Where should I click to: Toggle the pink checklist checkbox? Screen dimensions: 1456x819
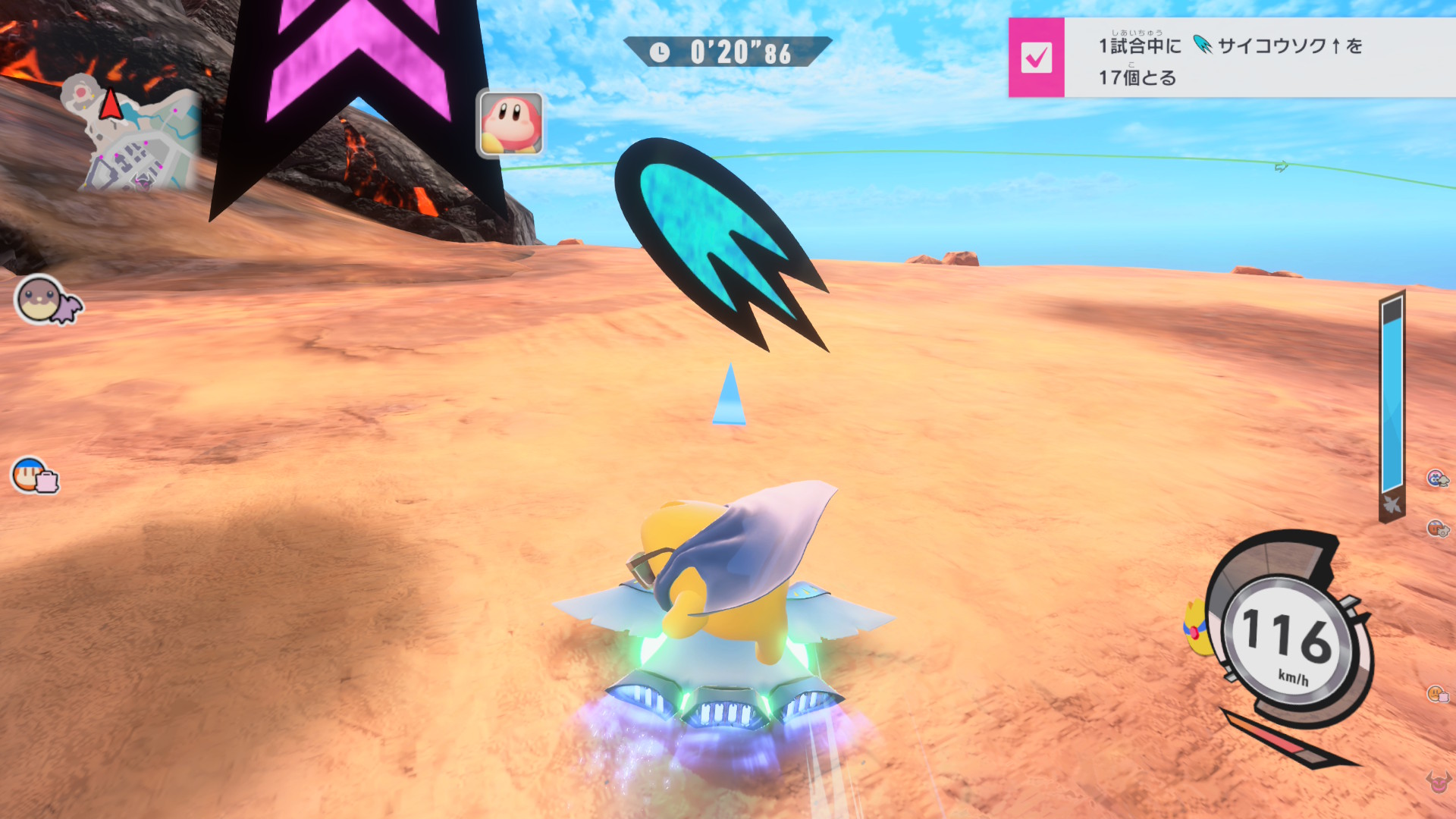[1036, 58]
